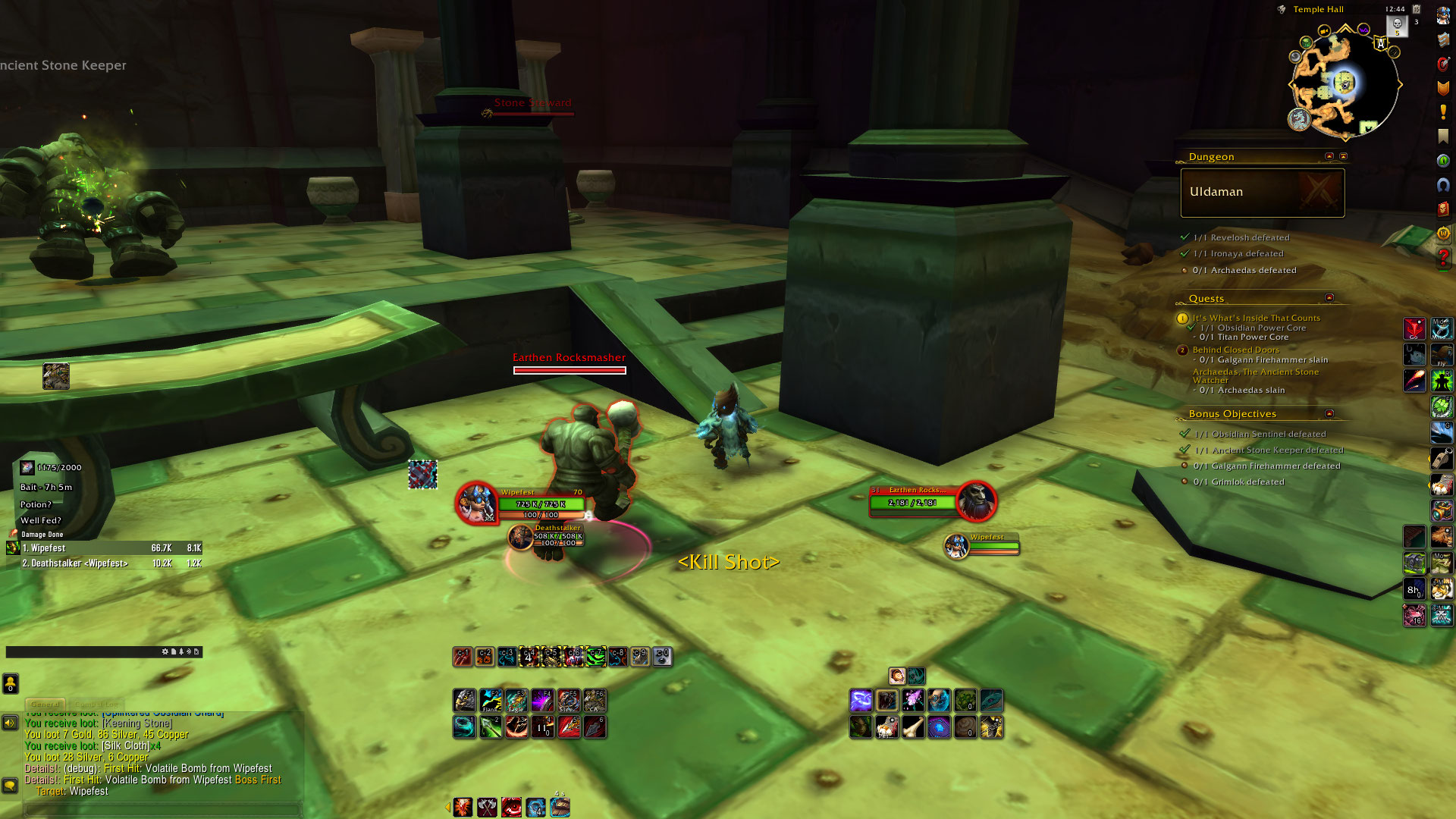Open the damage meter gear settings icon

[165, 651]
